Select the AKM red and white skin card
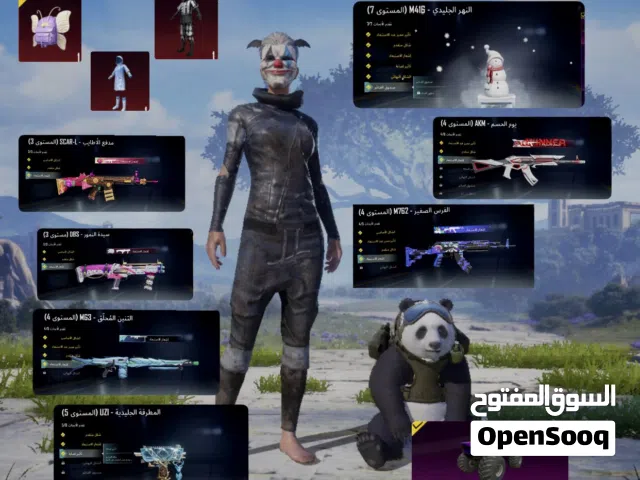640x480 pixels. pyautogui.click(x=521, y=157)
